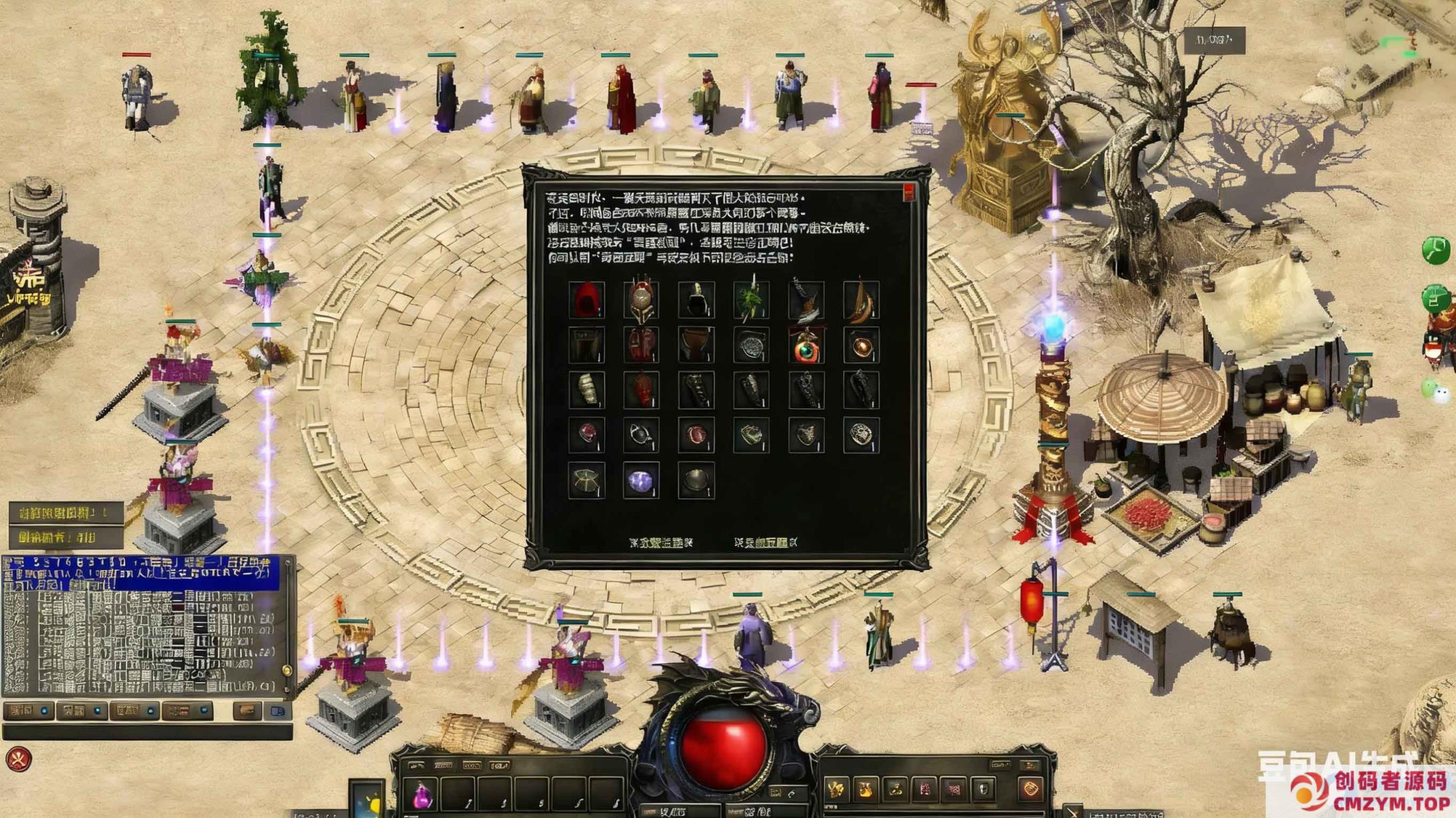Close the equipment list dialog
This screenshot has width=1456, height=818.
(x=909, y=193)
